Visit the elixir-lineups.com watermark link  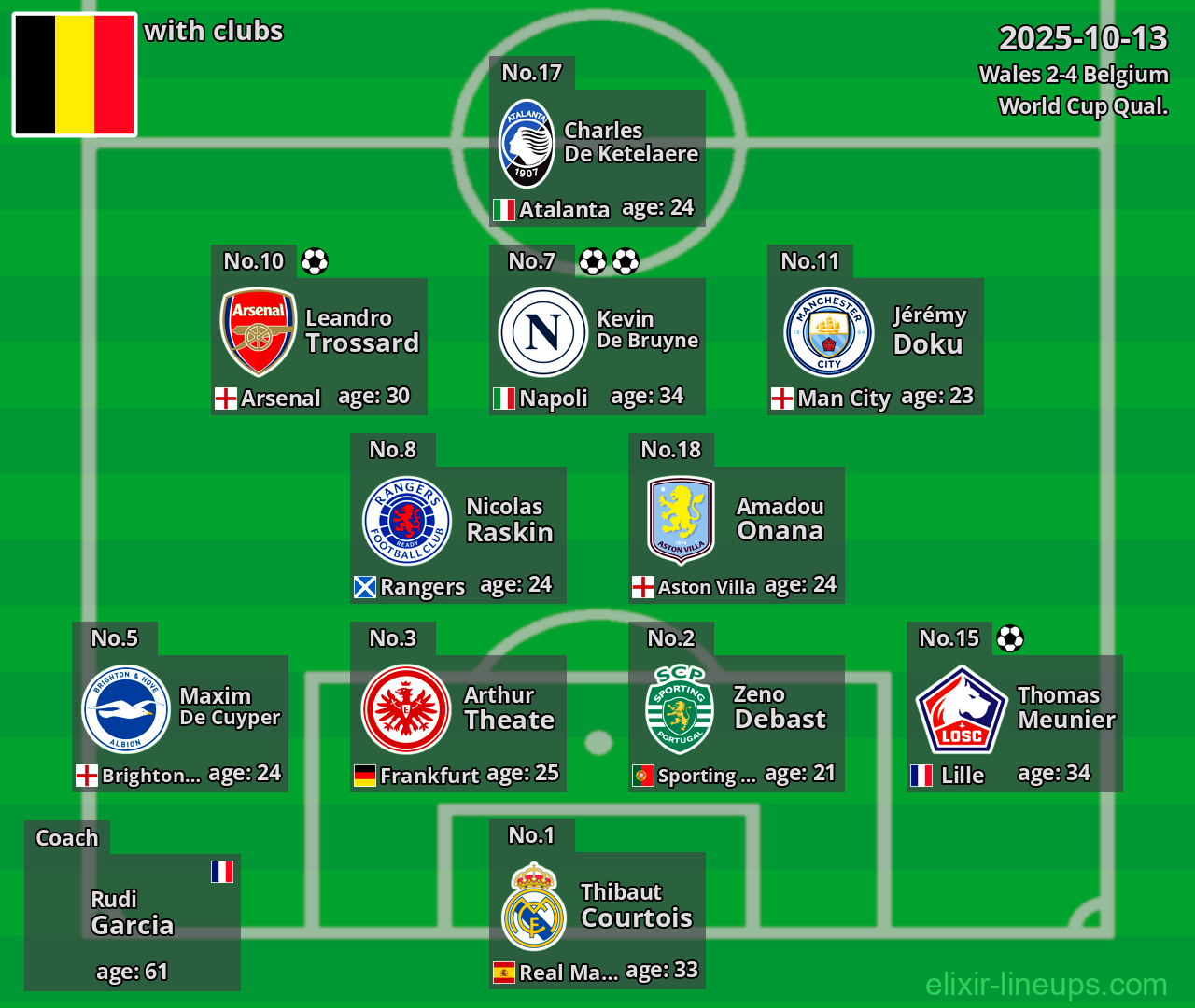(x=1046, y=984)
